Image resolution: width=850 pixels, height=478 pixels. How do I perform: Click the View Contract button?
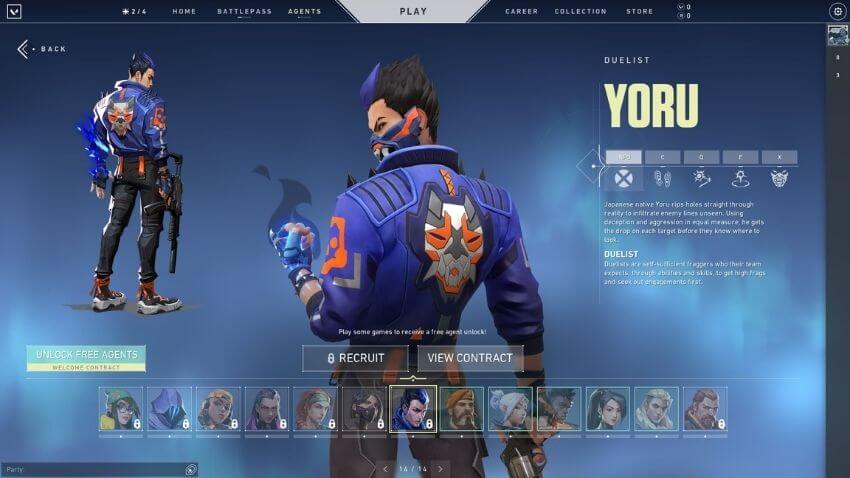(x=470, y=358)
